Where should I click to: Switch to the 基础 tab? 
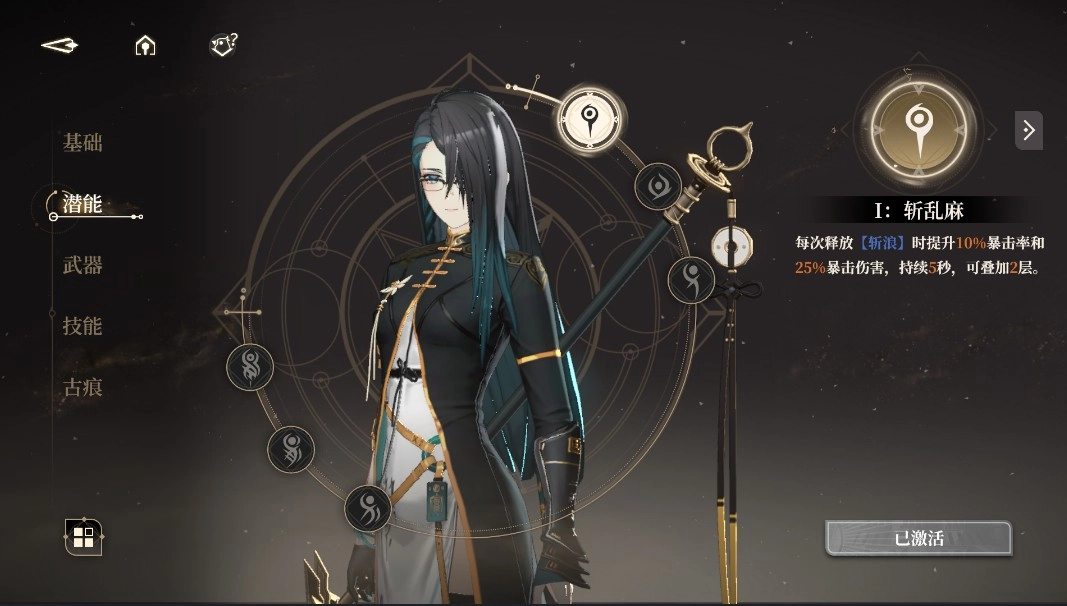(83, 143)
